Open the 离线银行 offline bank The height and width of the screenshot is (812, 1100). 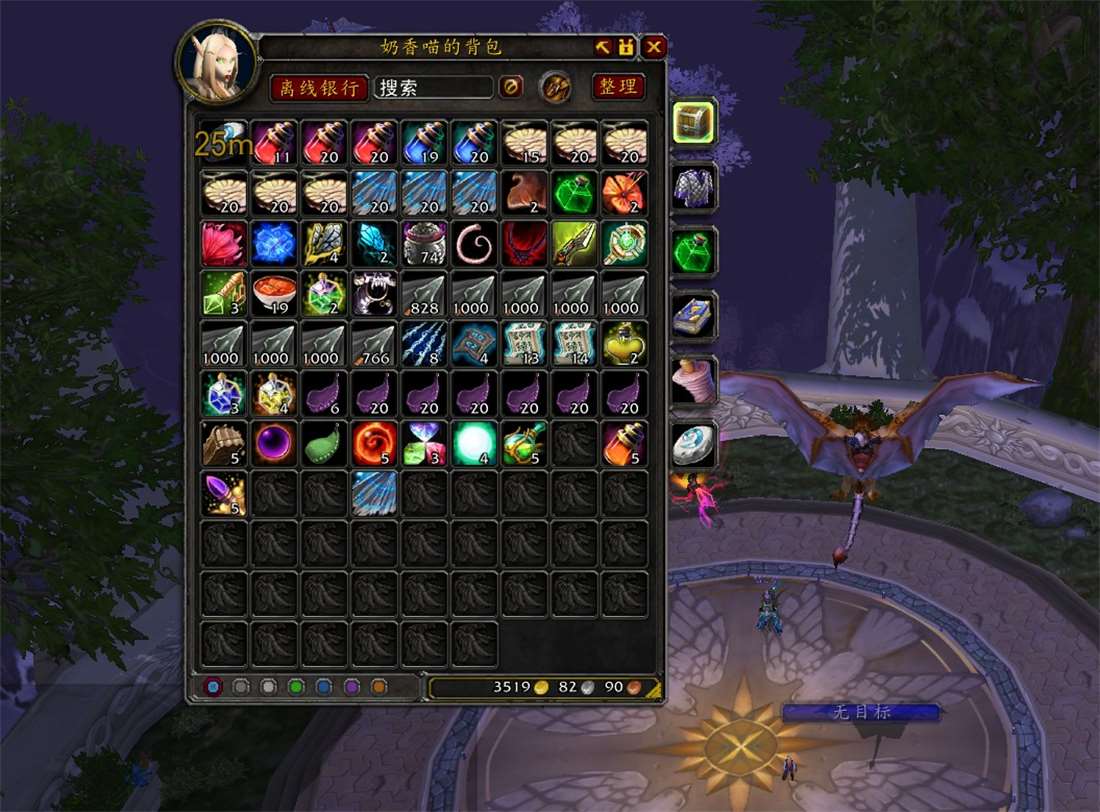coord(319,87)
